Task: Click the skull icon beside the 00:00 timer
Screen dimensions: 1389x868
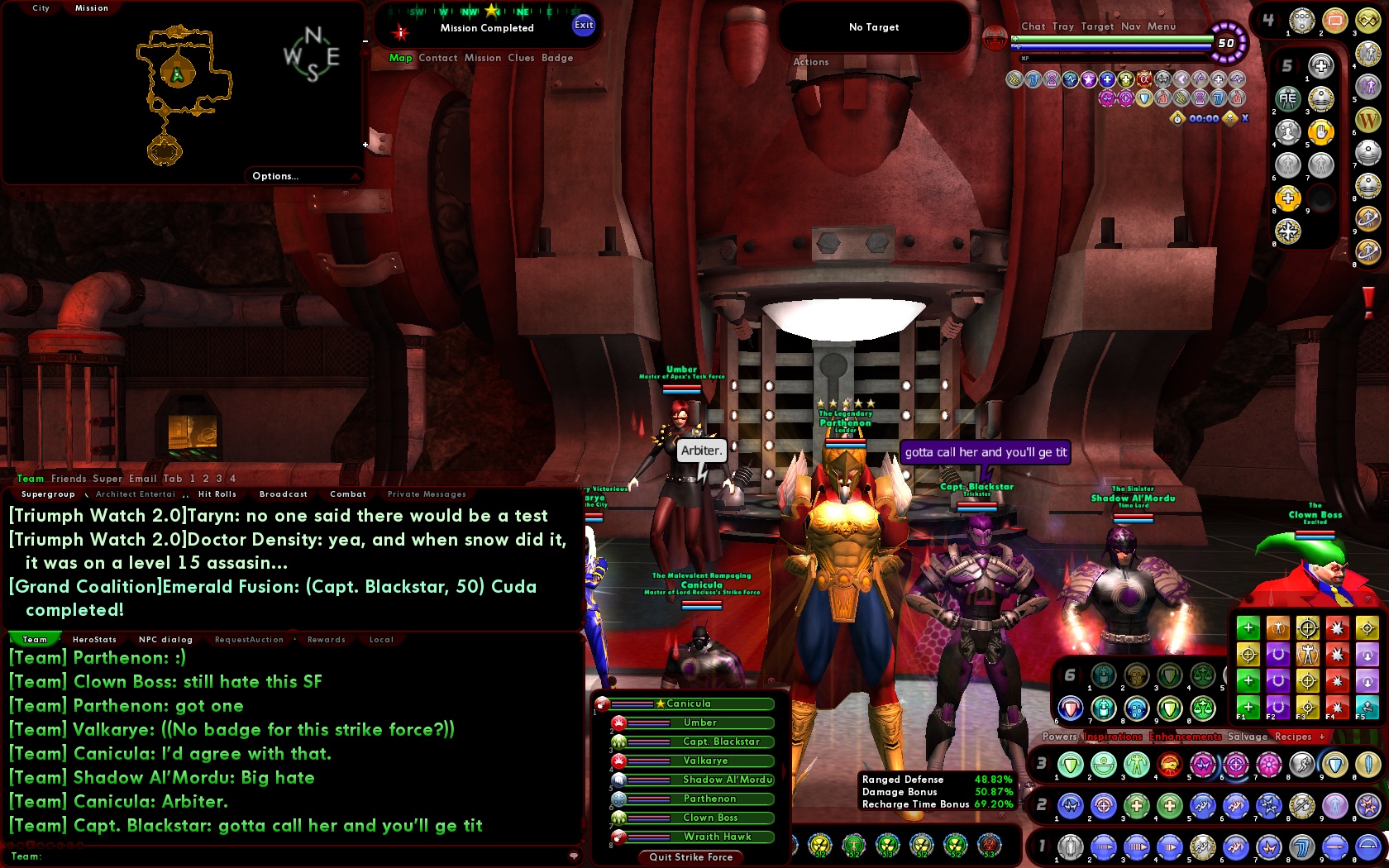Action: pos(1229,119)
